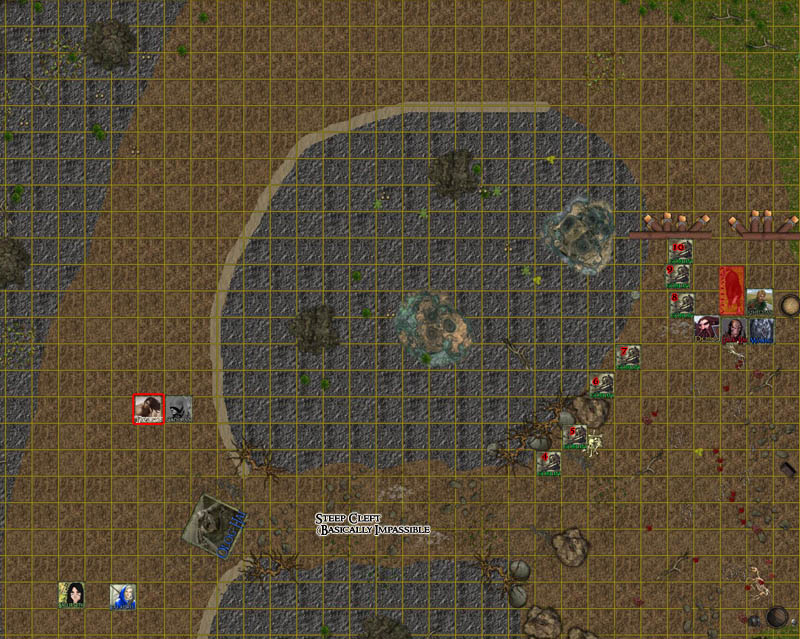Select the goblin token numbered 9
Screen dimensions: 800x639
[679, 276]
